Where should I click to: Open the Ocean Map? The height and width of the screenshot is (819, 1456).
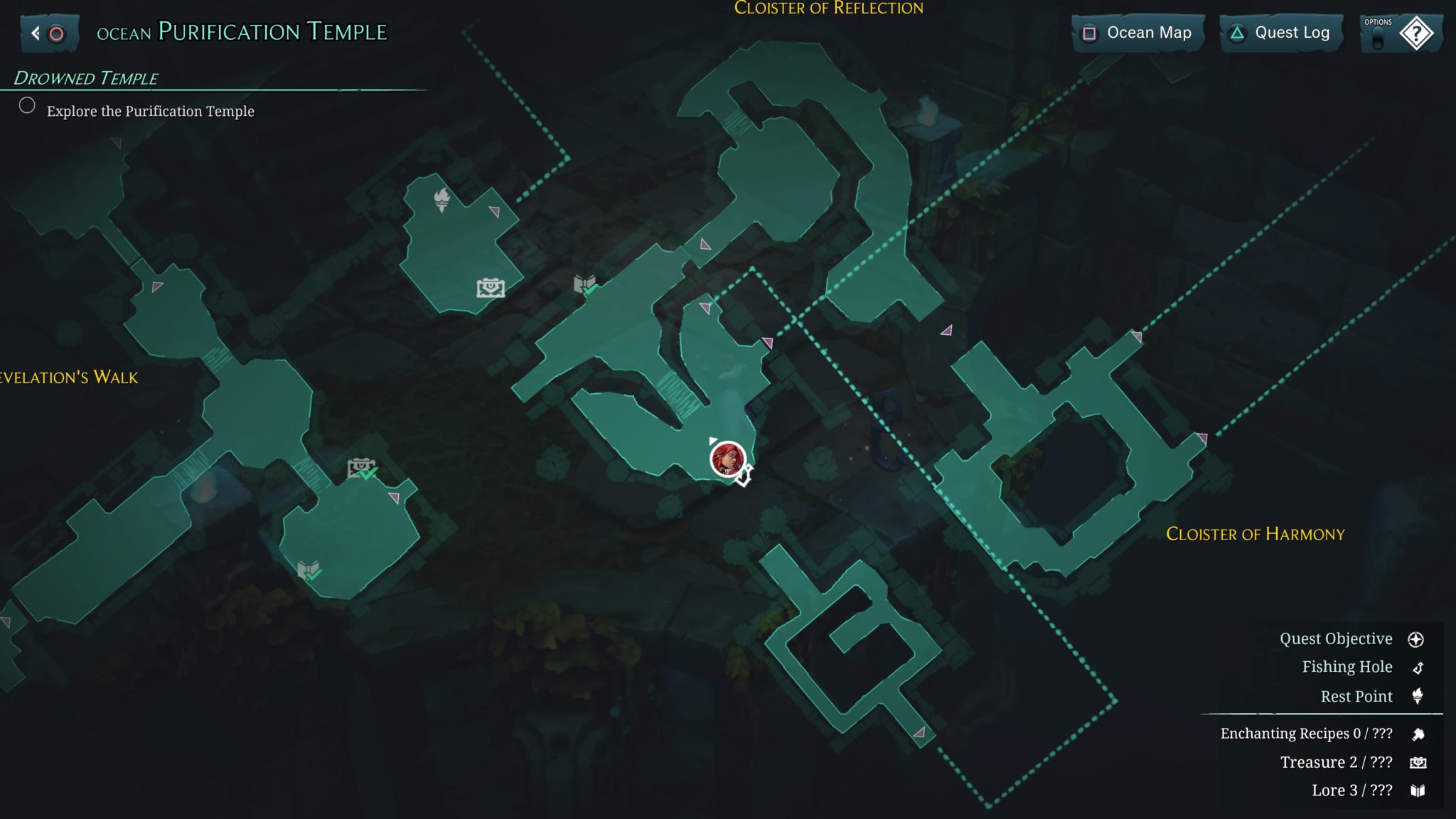[1137, 33]
